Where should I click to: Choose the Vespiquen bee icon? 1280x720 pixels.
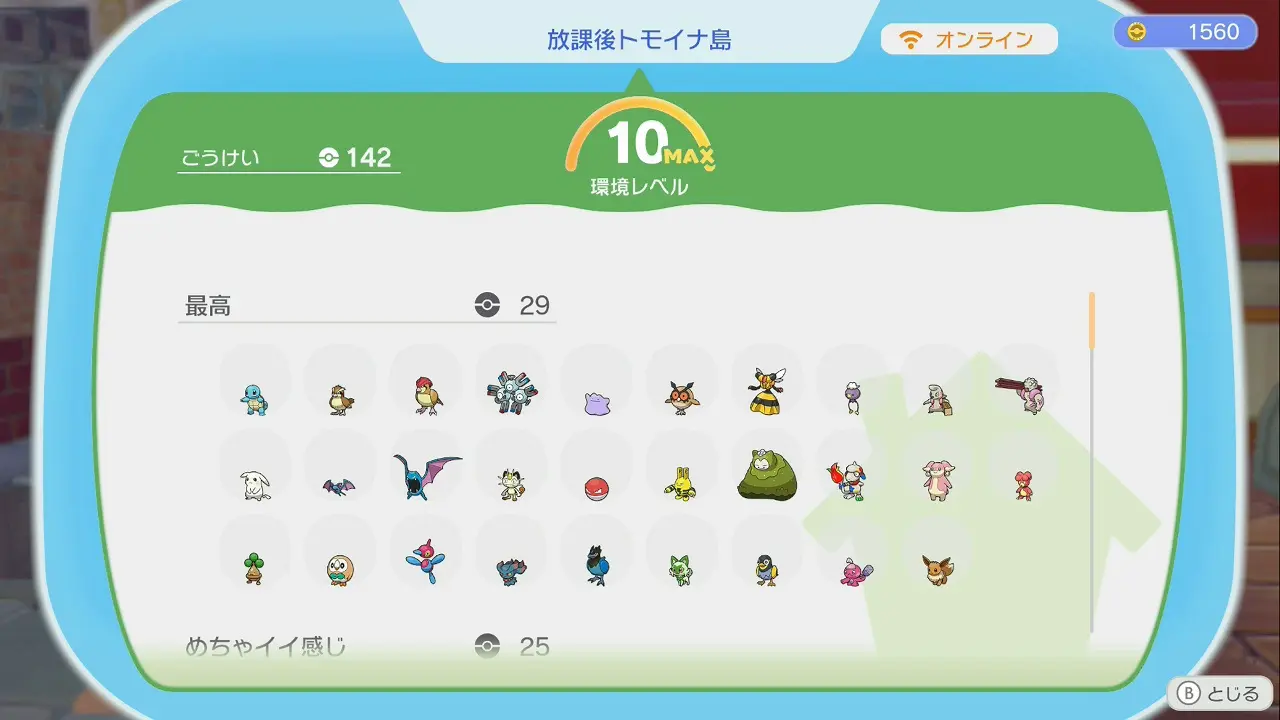[767, 391]
